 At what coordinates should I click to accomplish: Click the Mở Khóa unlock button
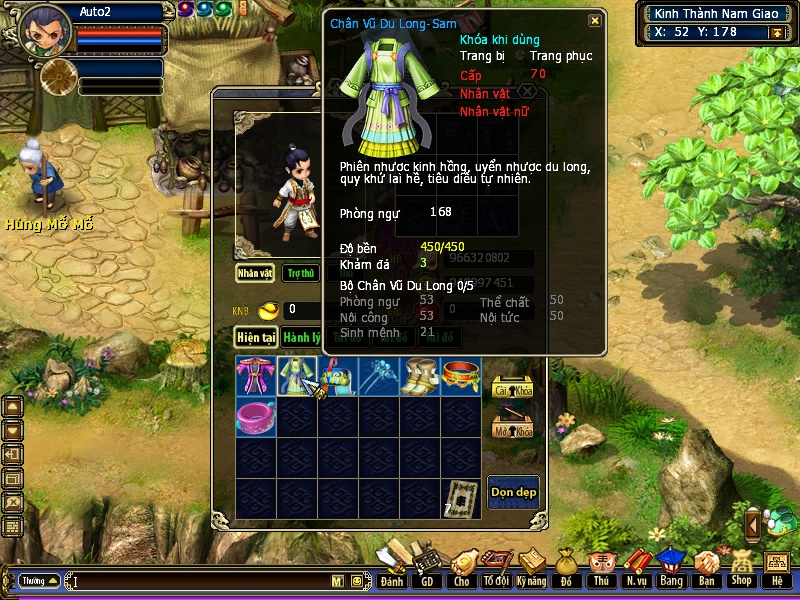(x=513, y=428)
